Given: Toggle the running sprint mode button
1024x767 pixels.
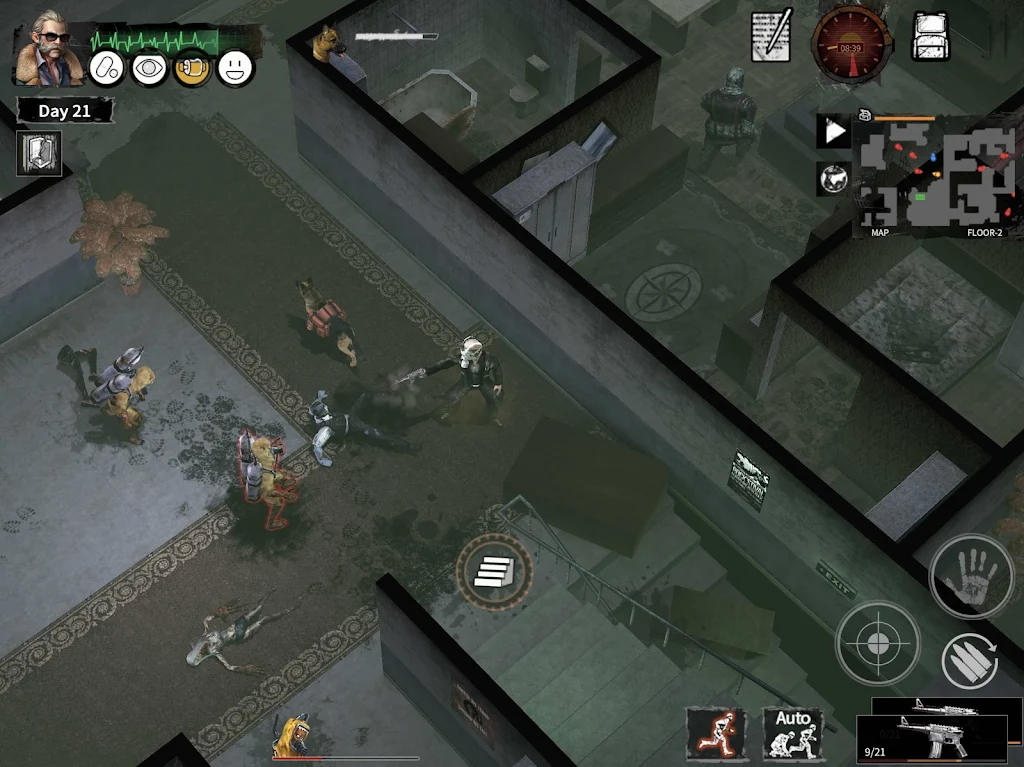Looking at the screenshot, I should pos(716,733).
